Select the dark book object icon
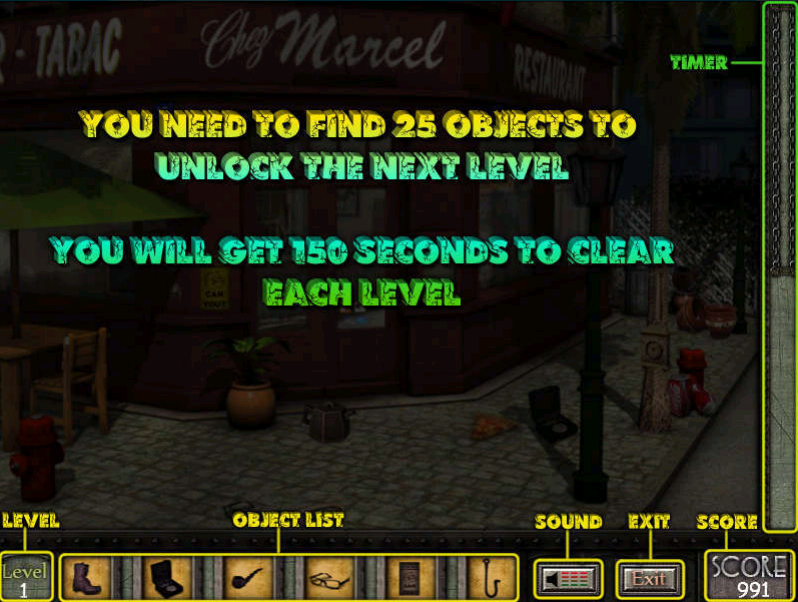This screenshot has width=798, height=602. click(410, 578)
